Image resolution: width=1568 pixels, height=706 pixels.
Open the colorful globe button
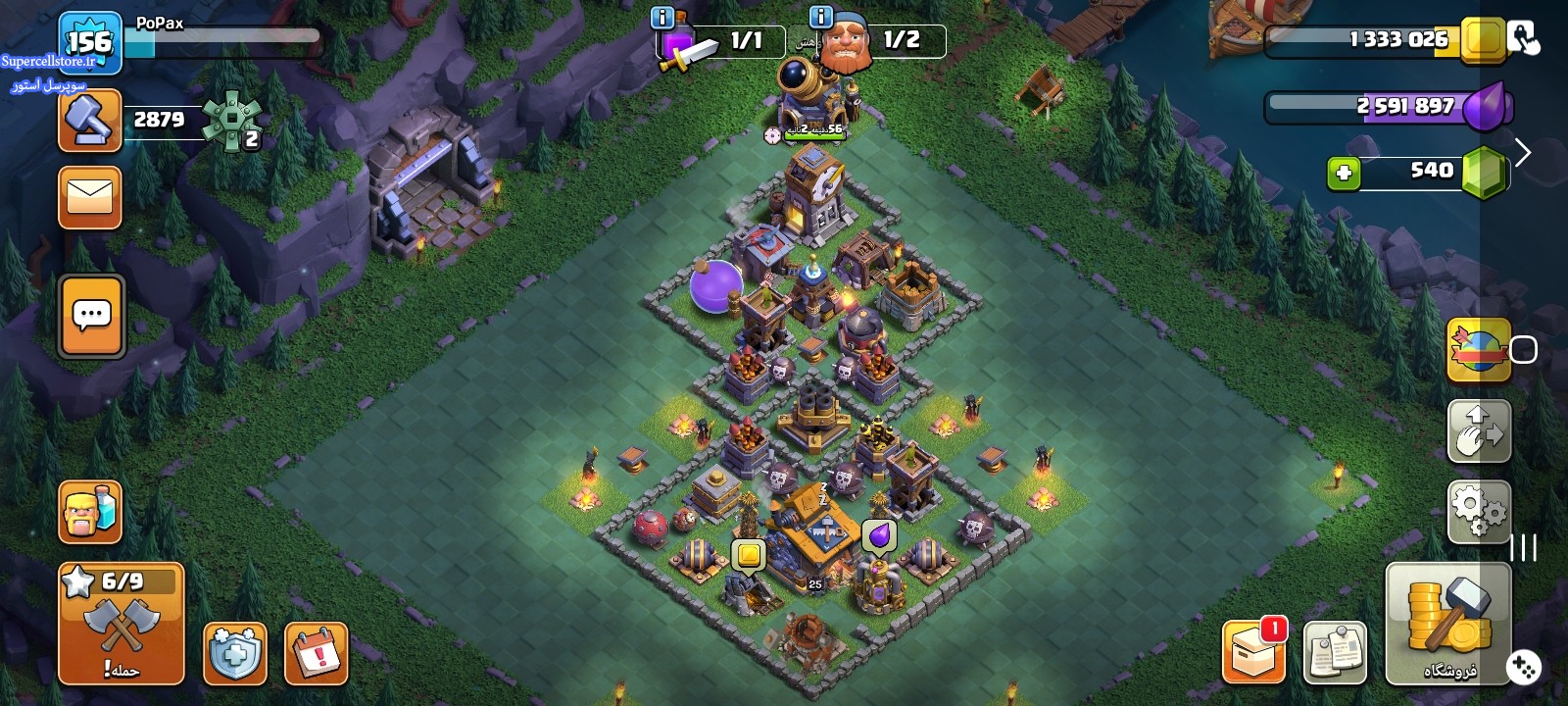(1479, 349)
